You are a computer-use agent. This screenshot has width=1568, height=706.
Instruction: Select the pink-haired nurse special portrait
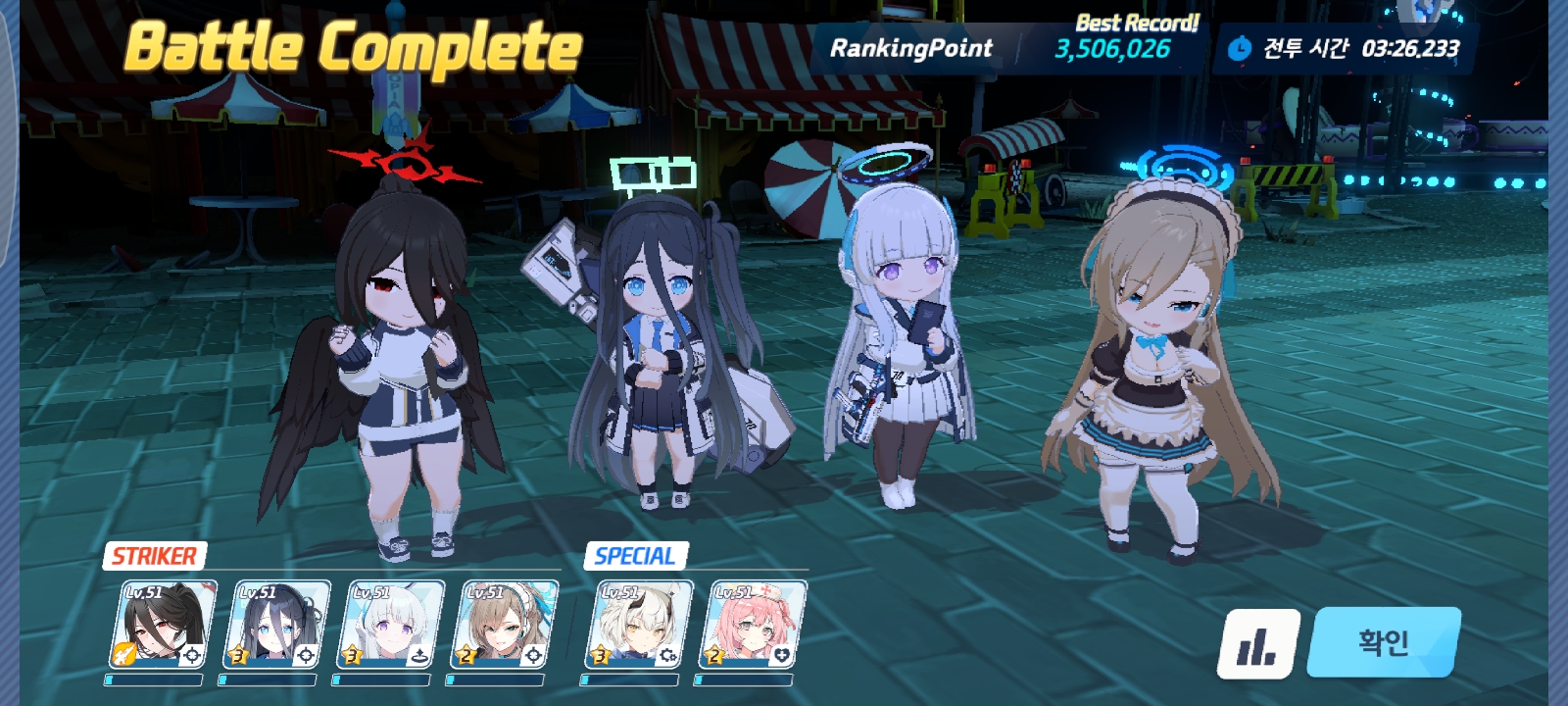753,625
